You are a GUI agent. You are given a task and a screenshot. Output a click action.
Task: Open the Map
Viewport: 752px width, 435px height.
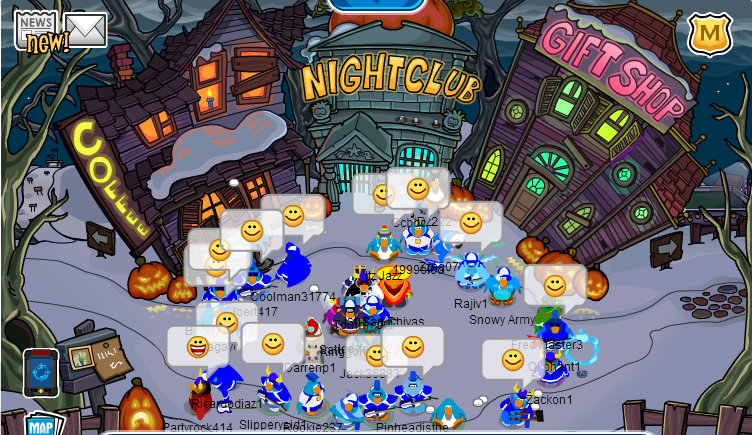coord(42,424)
